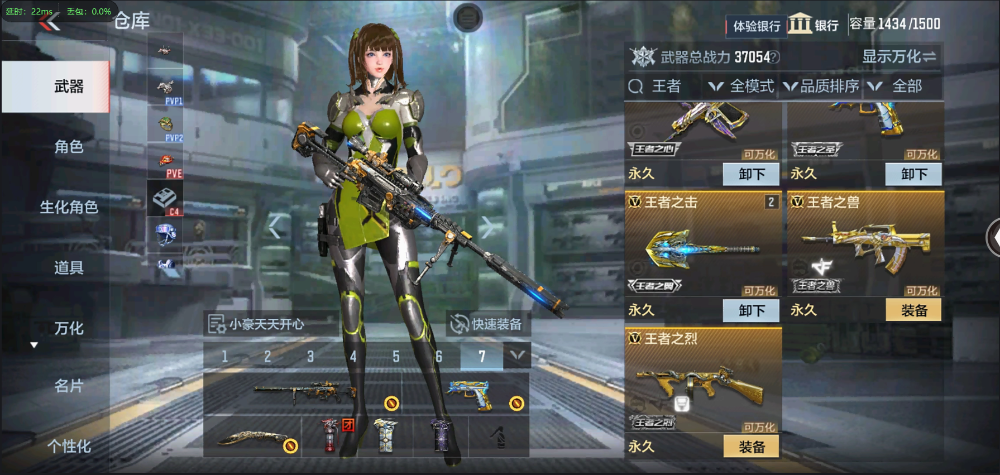Screen dimensions: 1000x475
Task: Open the 角色 character tab
Action: (x=68, y=147)
